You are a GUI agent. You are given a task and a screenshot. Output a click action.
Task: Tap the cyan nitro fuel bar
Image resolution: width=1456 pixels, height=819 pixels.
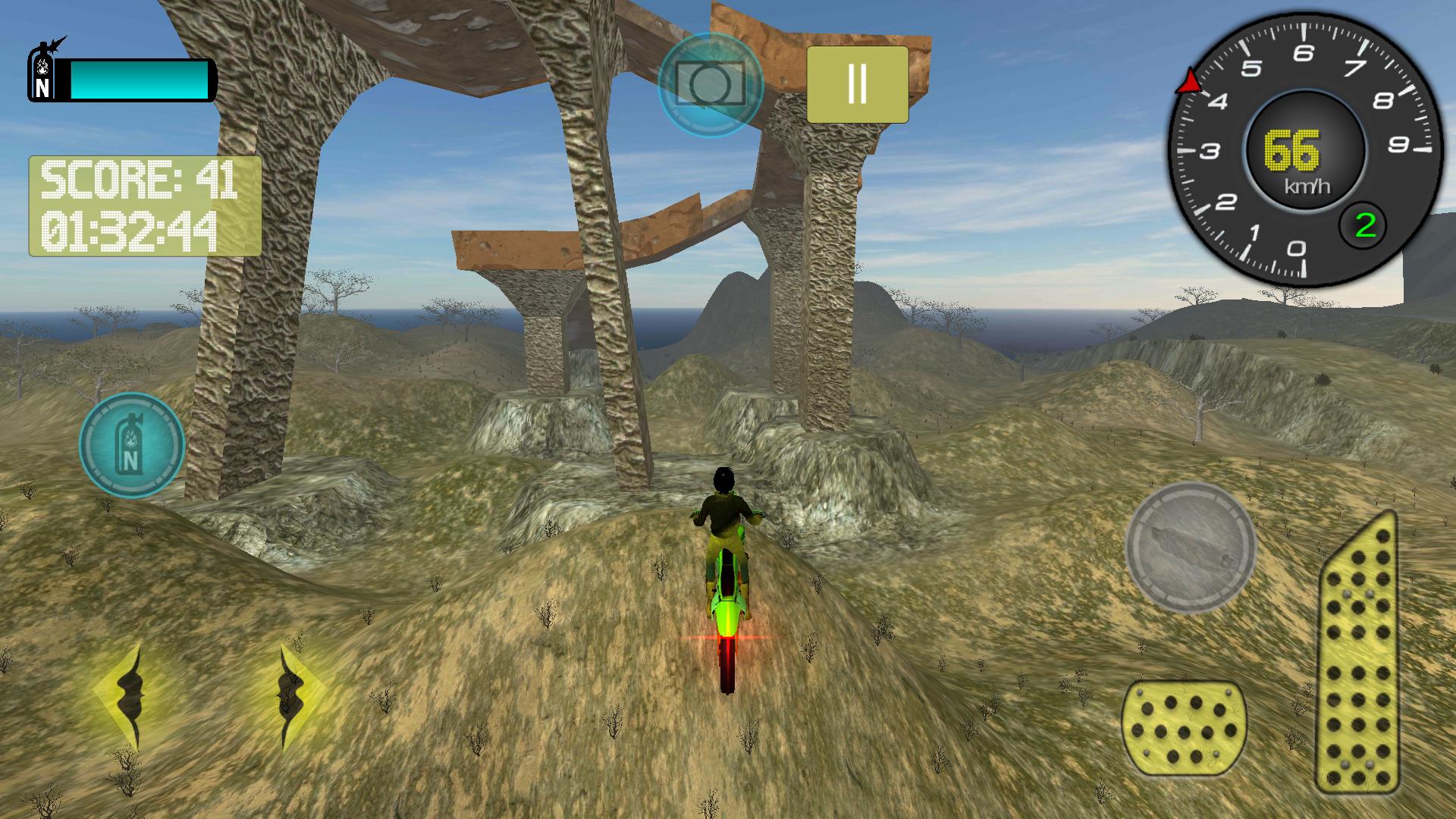140,80
